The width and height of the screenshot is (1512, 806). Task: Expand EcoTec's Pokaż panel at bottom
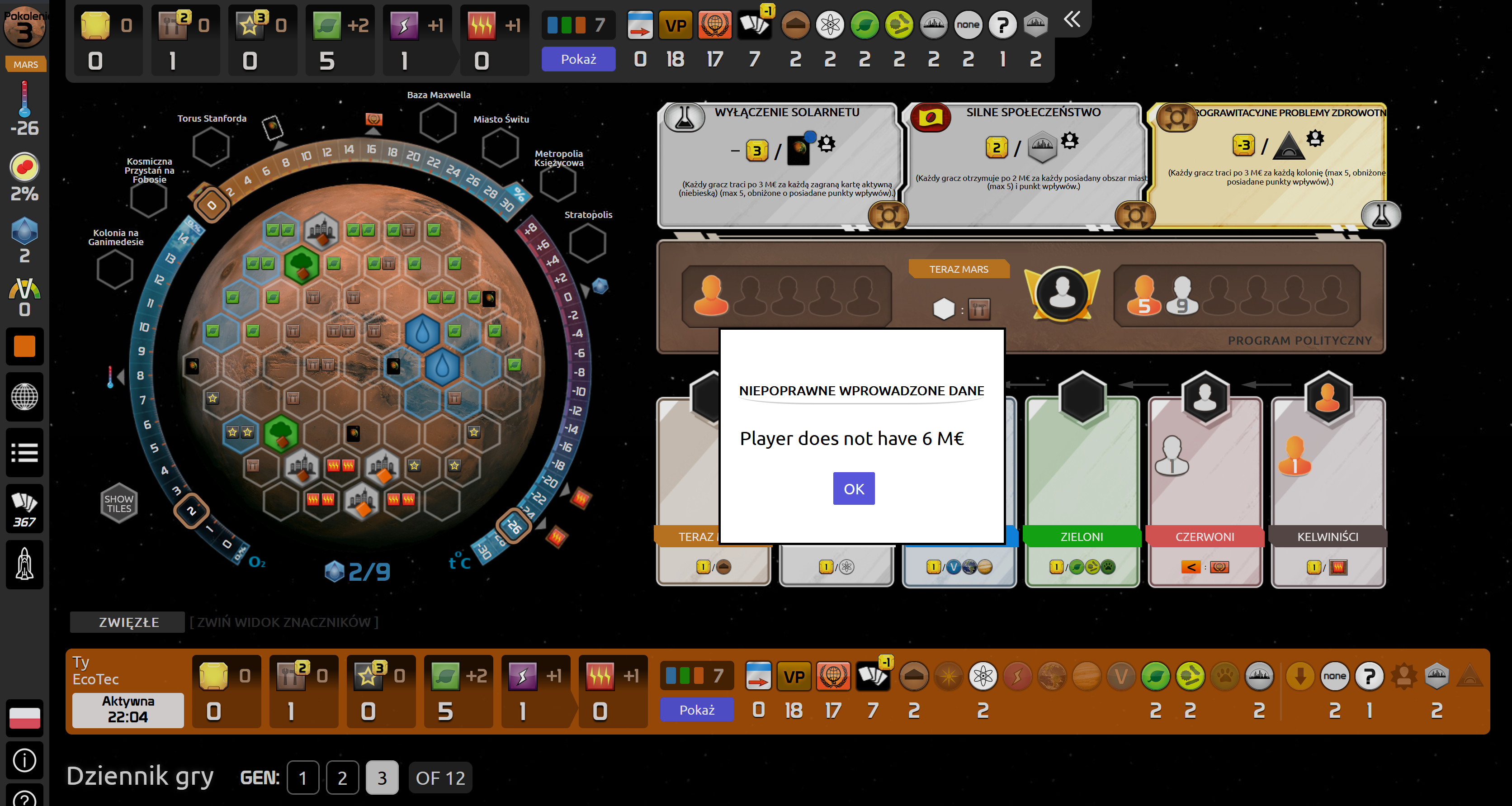(696, 710)
